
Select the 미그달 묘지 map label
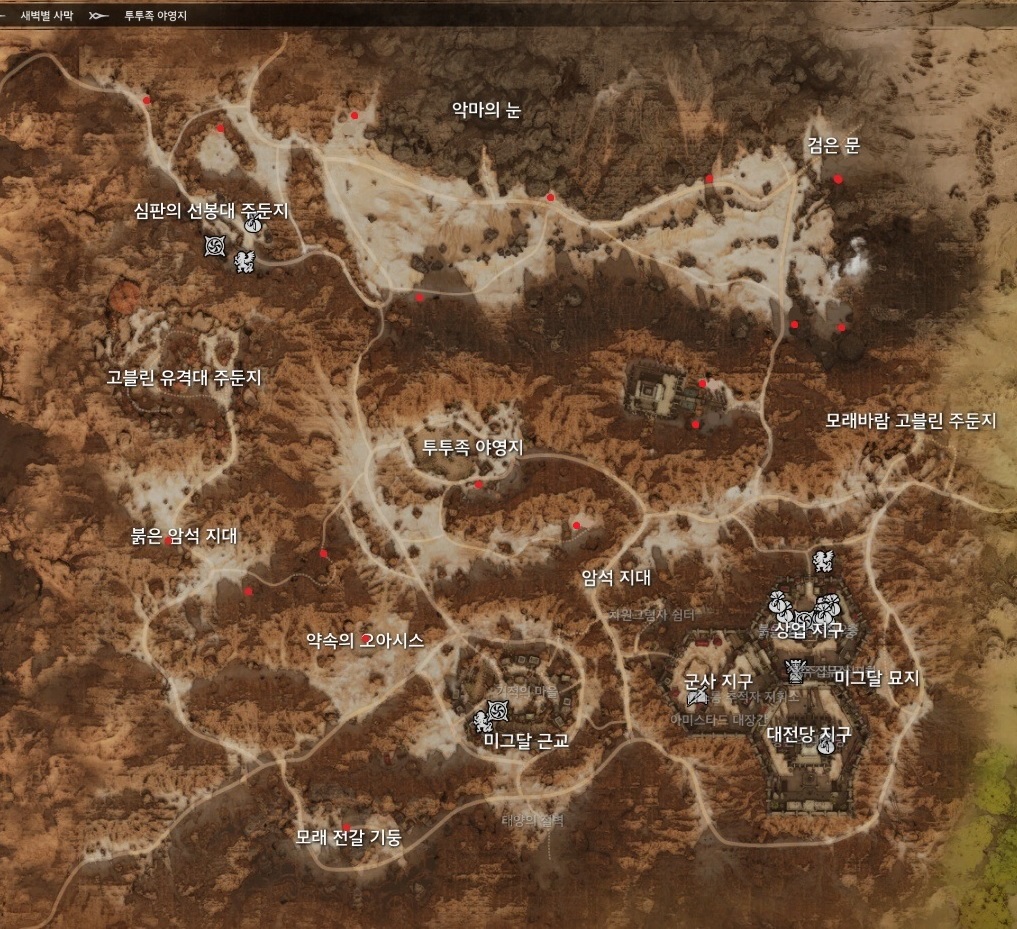point(876,678)
